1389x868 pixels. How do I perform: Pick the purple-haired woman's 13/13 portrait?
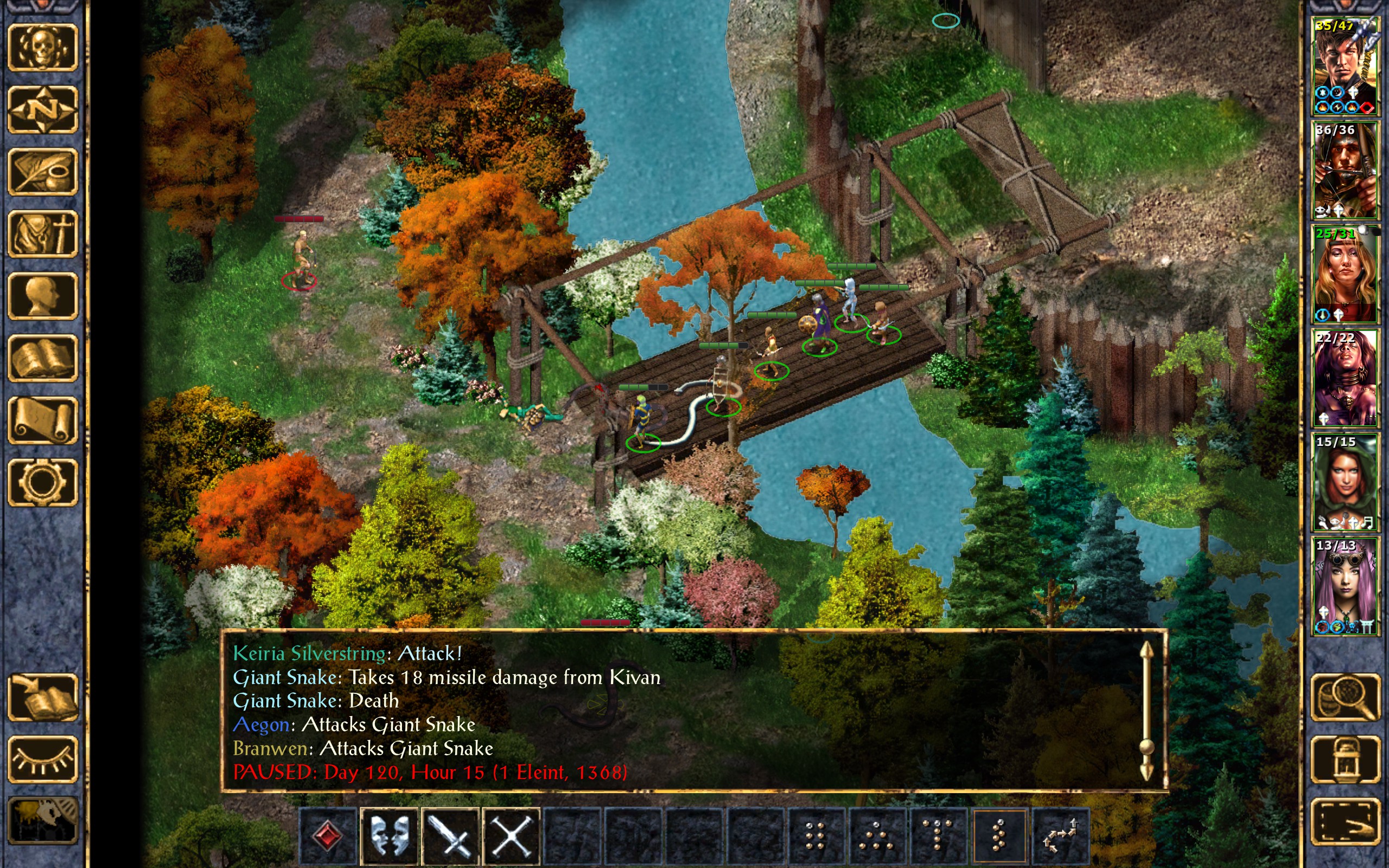pos(1345,585)
